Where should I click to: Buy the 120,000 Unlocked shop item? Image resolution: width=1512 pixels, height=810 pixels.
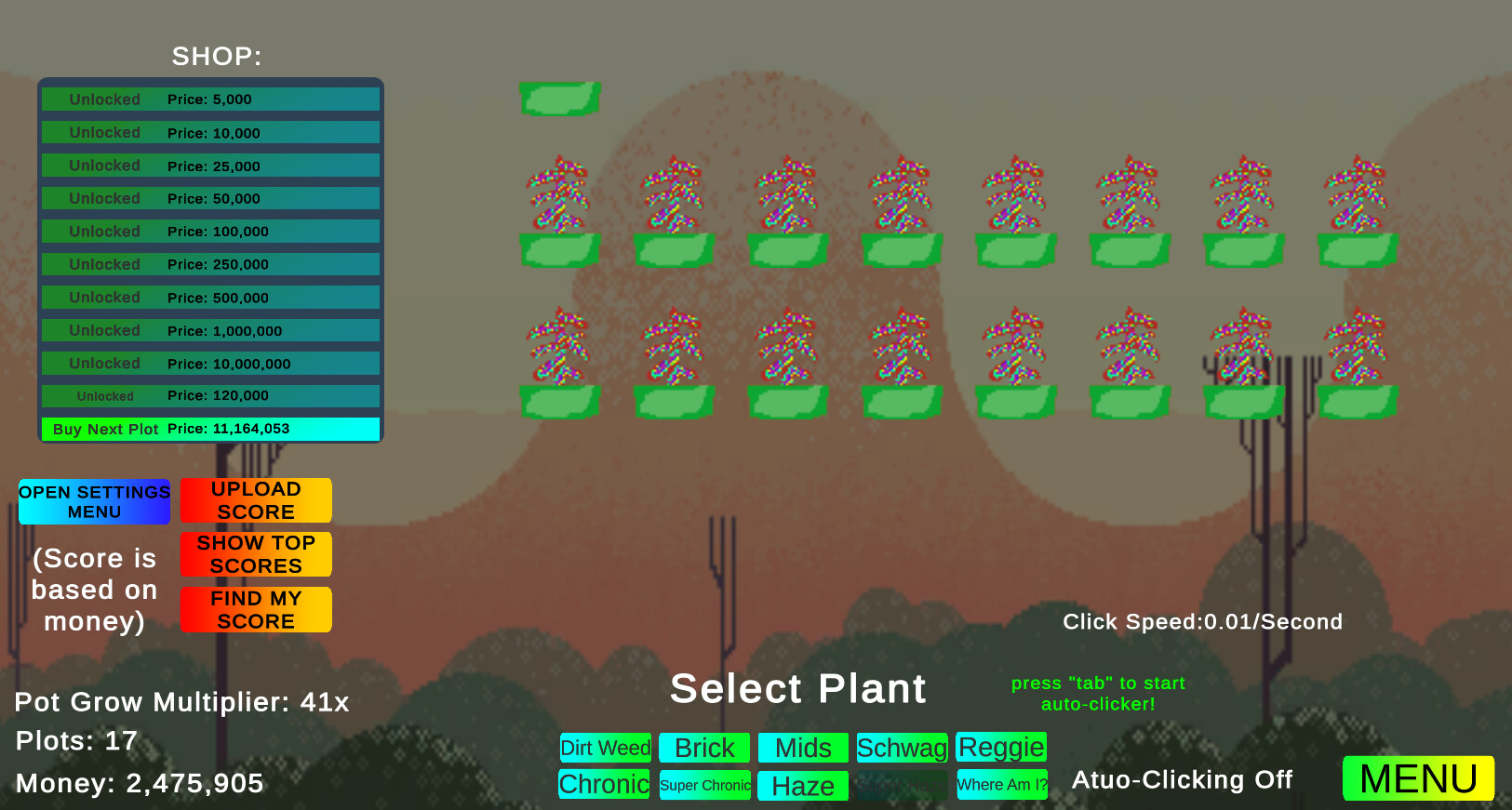click(x=209, y=395)
